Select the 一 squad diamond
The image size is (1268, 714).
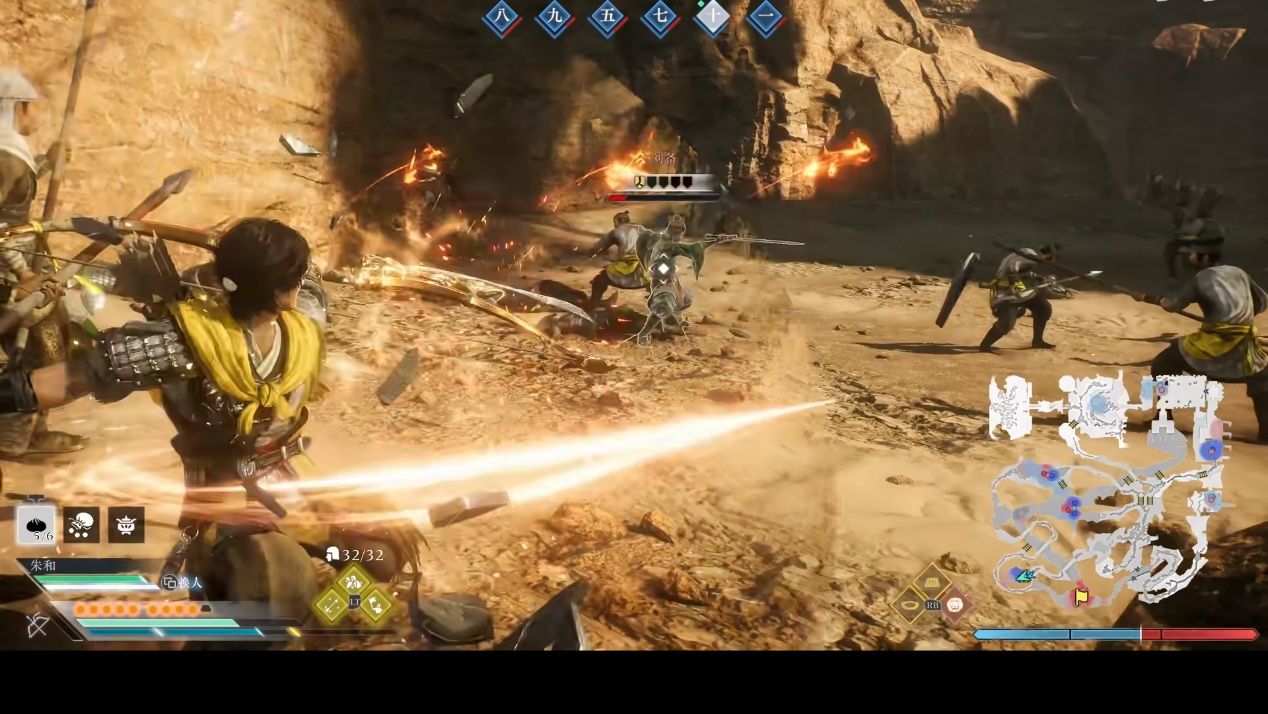click(765, 17)
